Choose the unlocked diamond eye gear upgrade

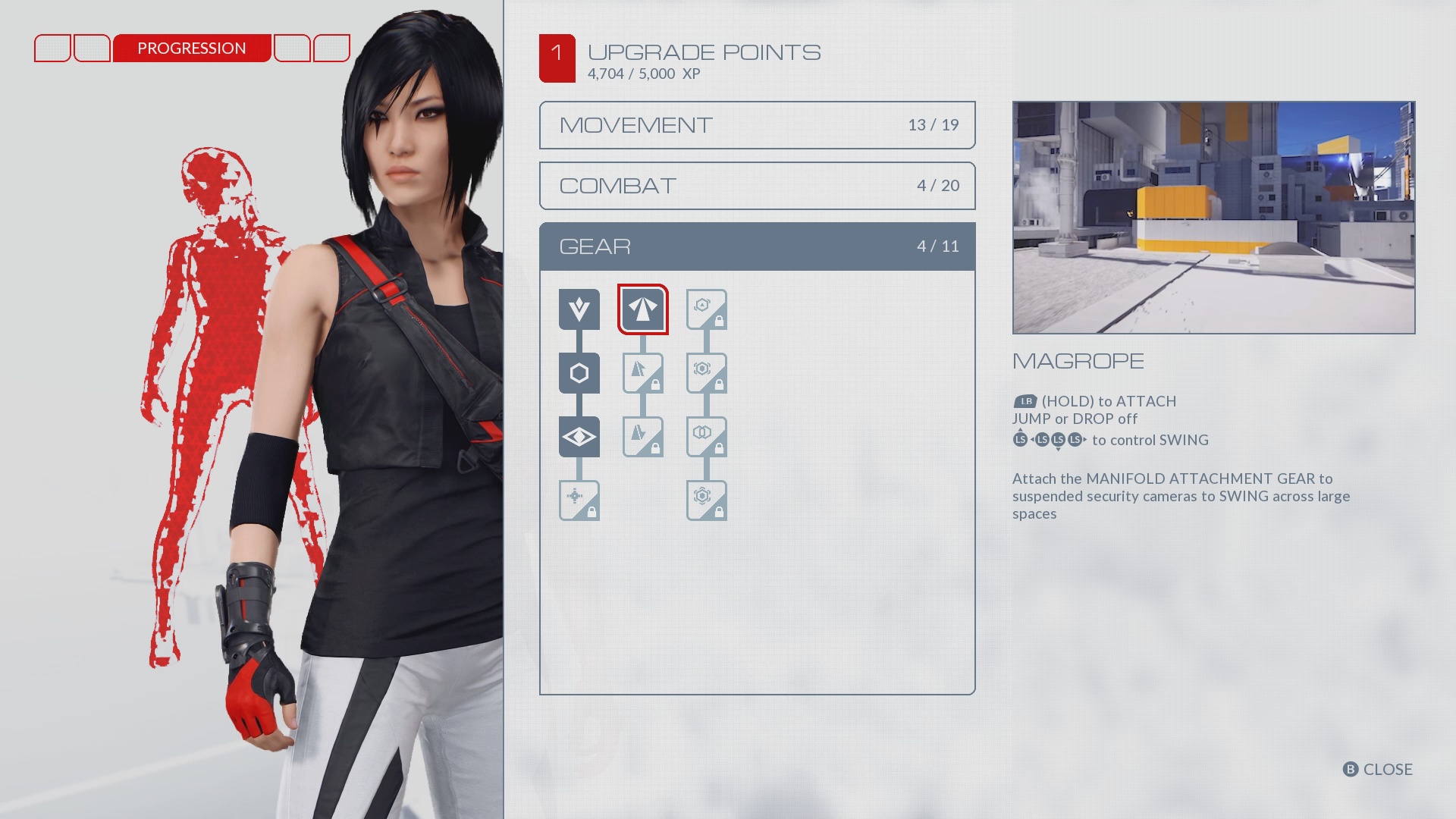tap(579, 437)
